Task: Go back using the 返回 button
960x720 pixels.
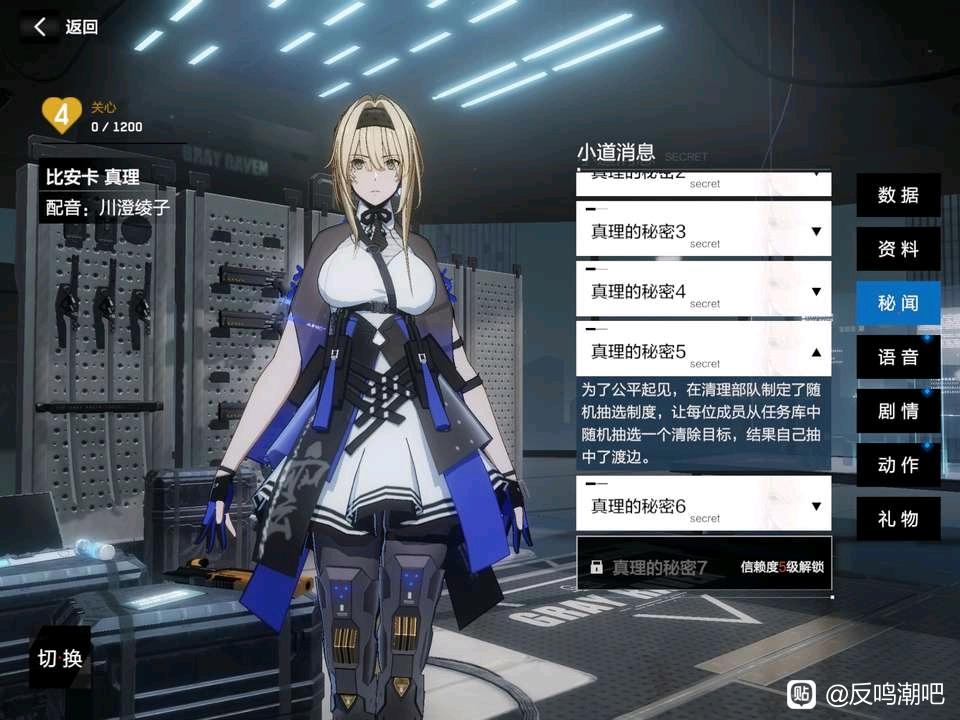Action: click(66, 27)
